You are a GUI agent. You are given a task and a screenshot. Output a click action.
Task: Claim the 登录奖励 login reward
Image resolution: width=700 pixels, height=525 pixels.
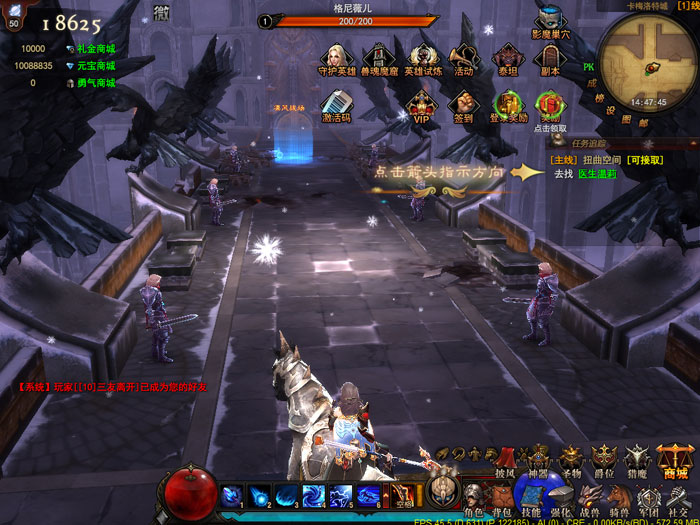(x=507, y=103)
